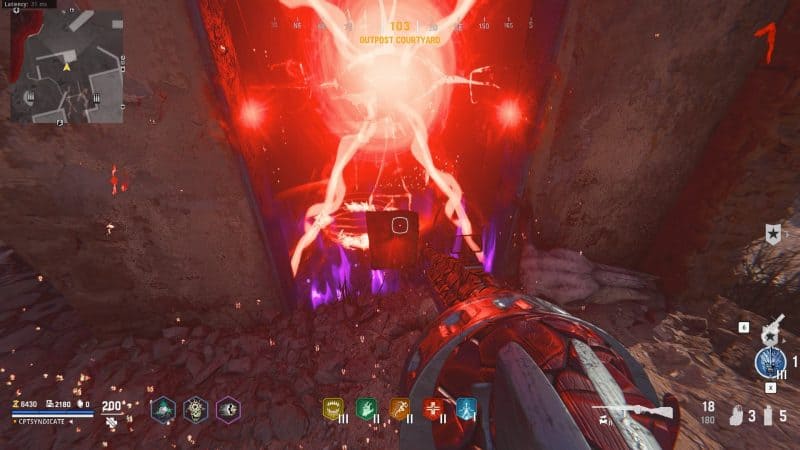Select the yellow jaws perk icon
The width and height of the screenshot is (800, 450).
point(333,407)
